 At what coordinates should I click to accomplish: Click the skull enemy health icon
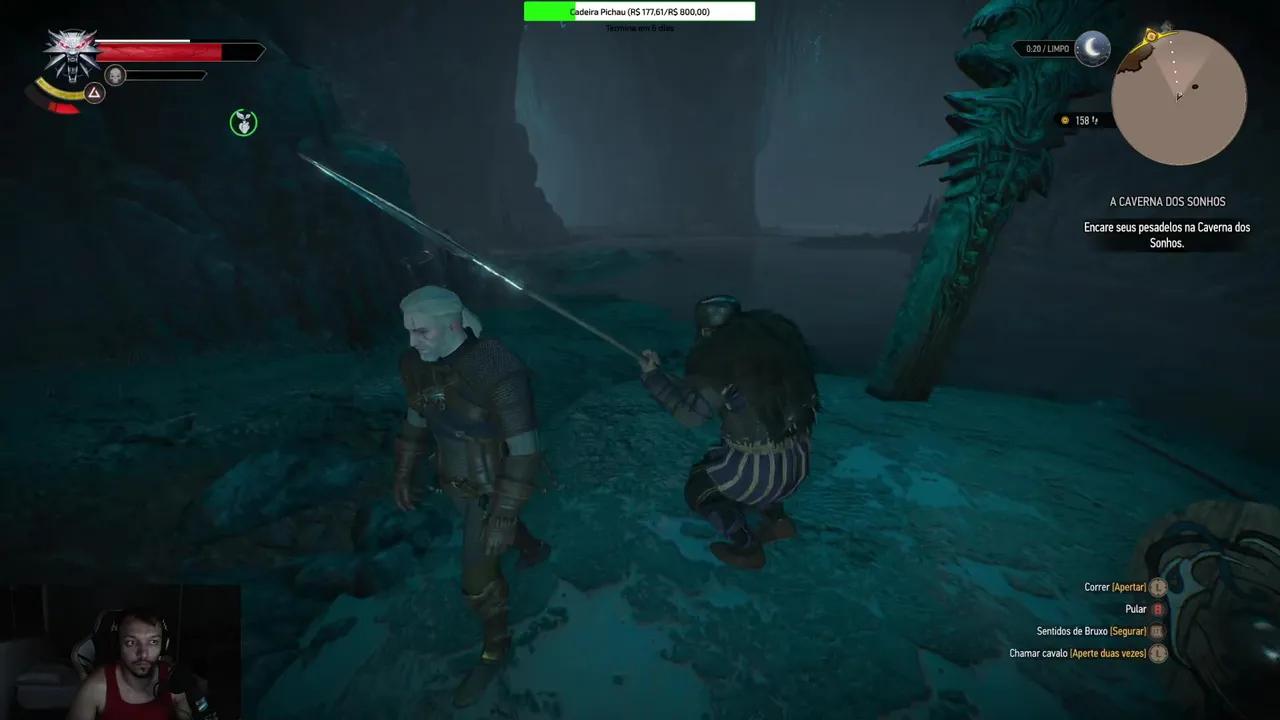click(x=115, y=75)
